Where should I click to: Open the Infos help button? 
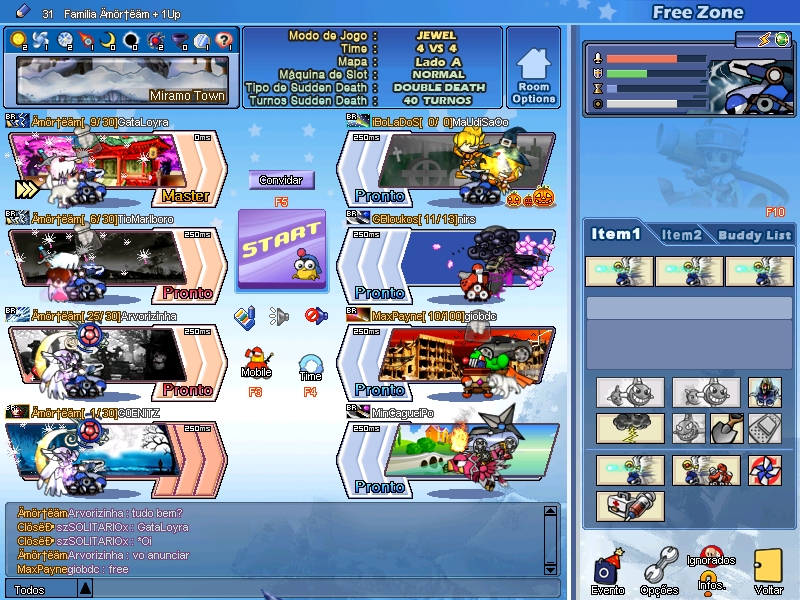[x=711, y=581]
